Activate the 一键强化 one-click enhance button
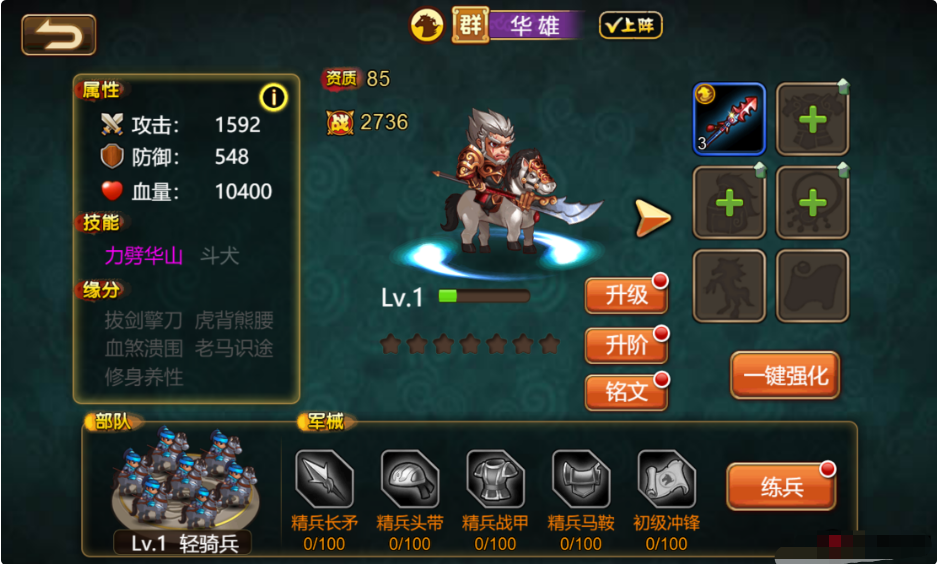Image resolution: width=937 pixels, height=564 pixels. [784, 375]
